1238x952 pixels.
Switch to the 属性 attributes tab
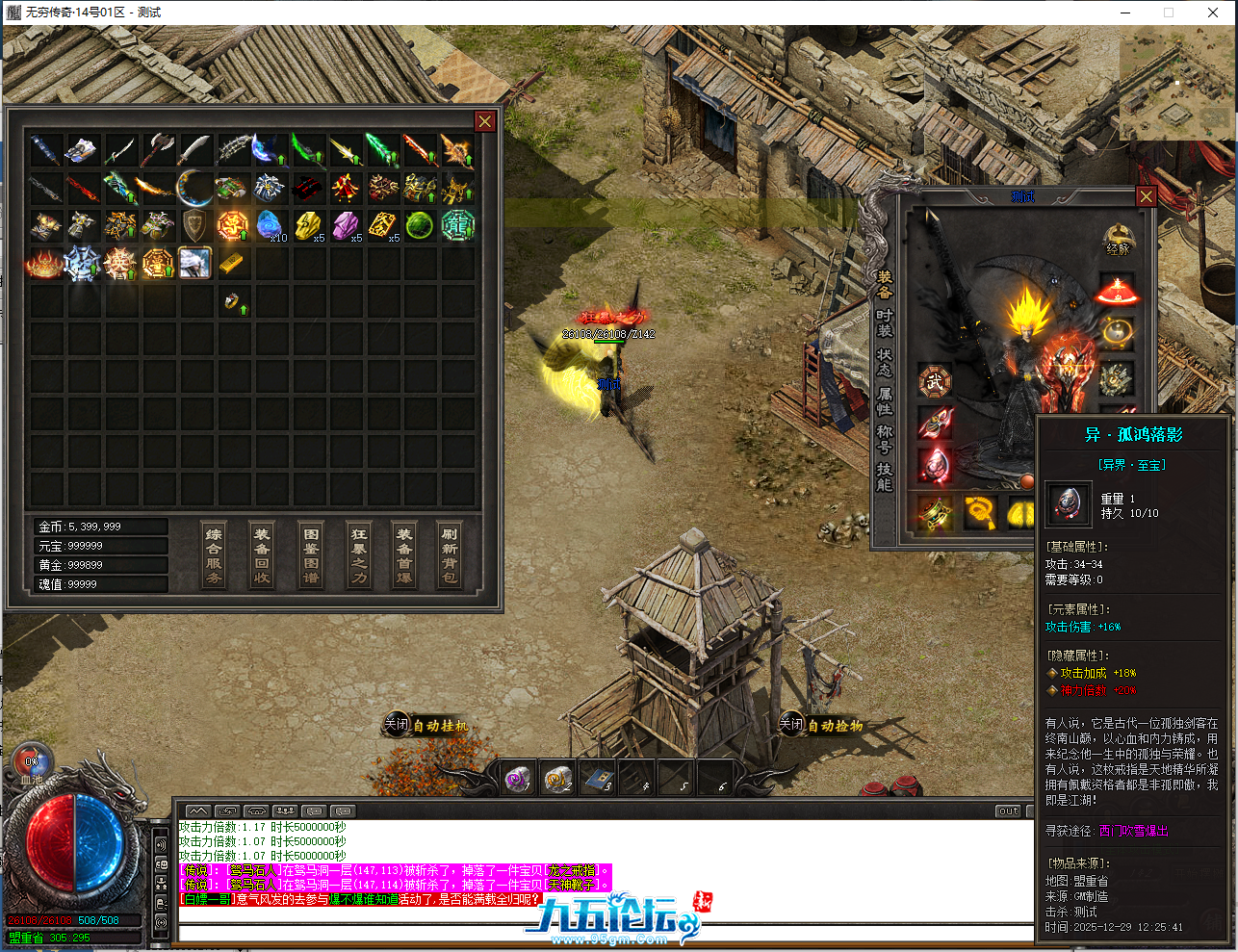click(x=885, y=401)
